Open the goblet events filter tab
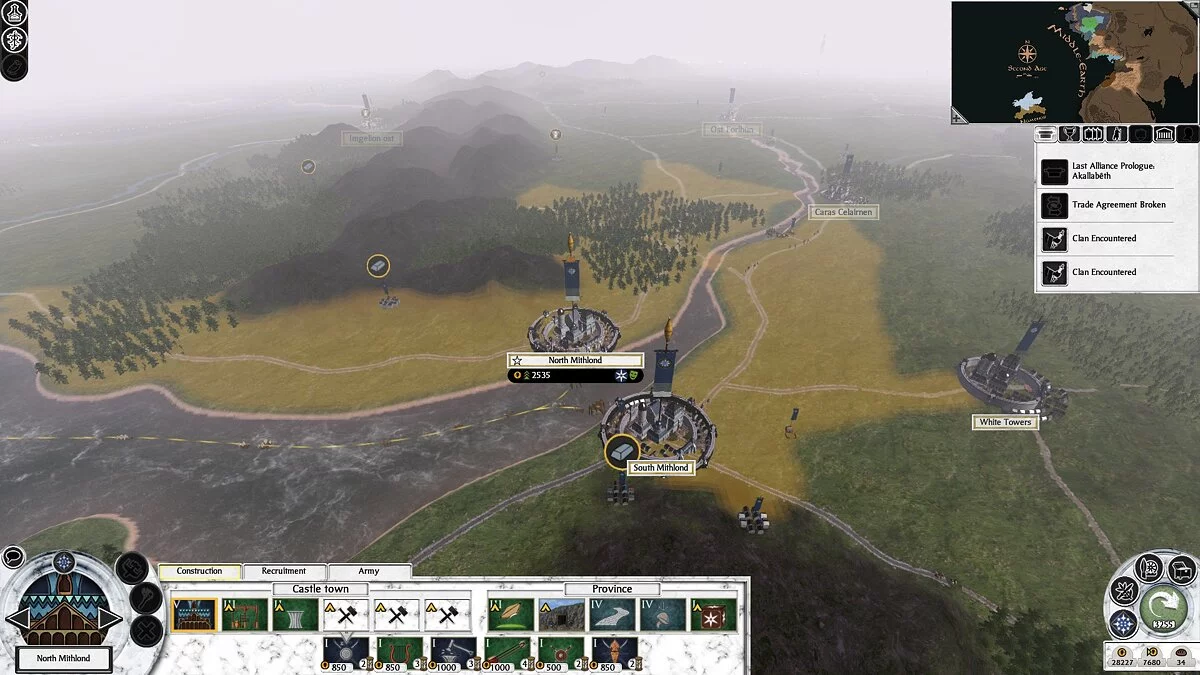1200x675 pixels. coord(1069,134)
